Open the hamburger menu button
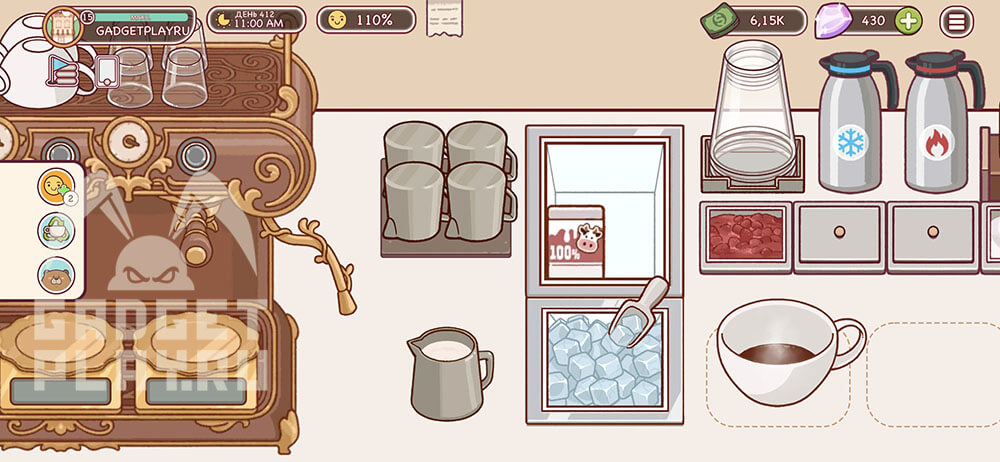 tap(957, 20)
